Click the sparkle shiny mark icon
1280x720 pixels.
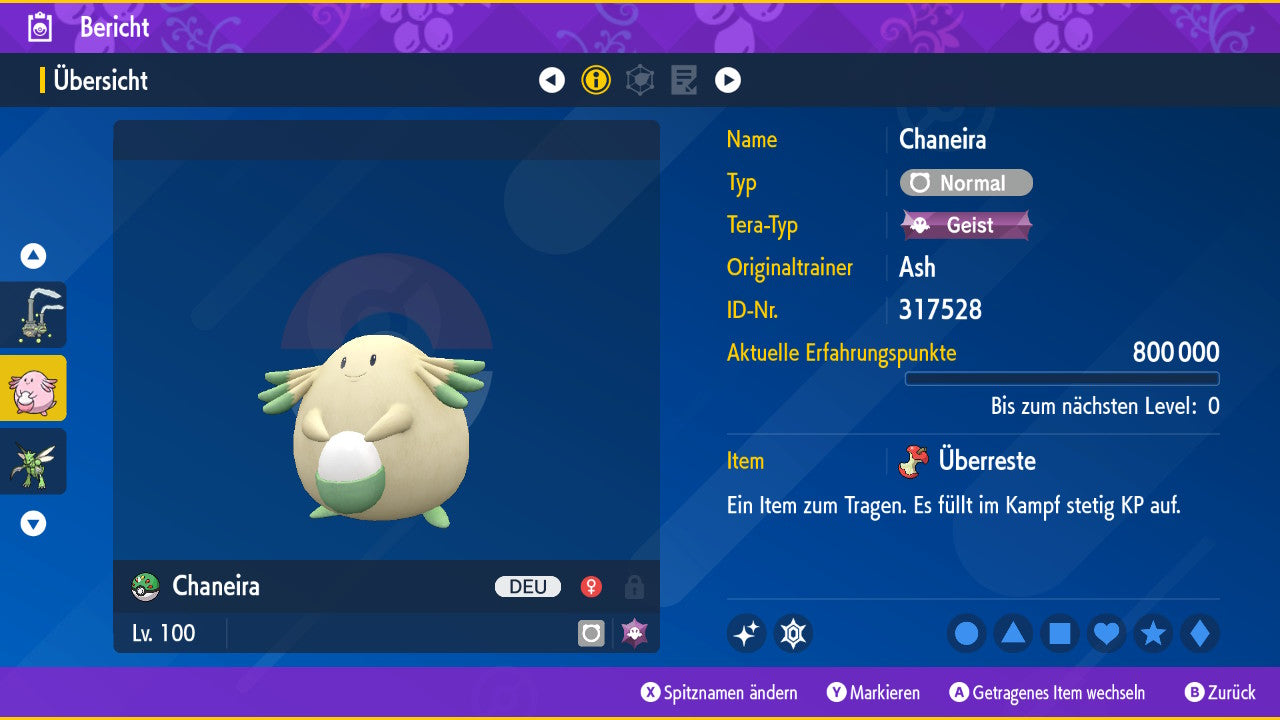[x=746, y=633]
